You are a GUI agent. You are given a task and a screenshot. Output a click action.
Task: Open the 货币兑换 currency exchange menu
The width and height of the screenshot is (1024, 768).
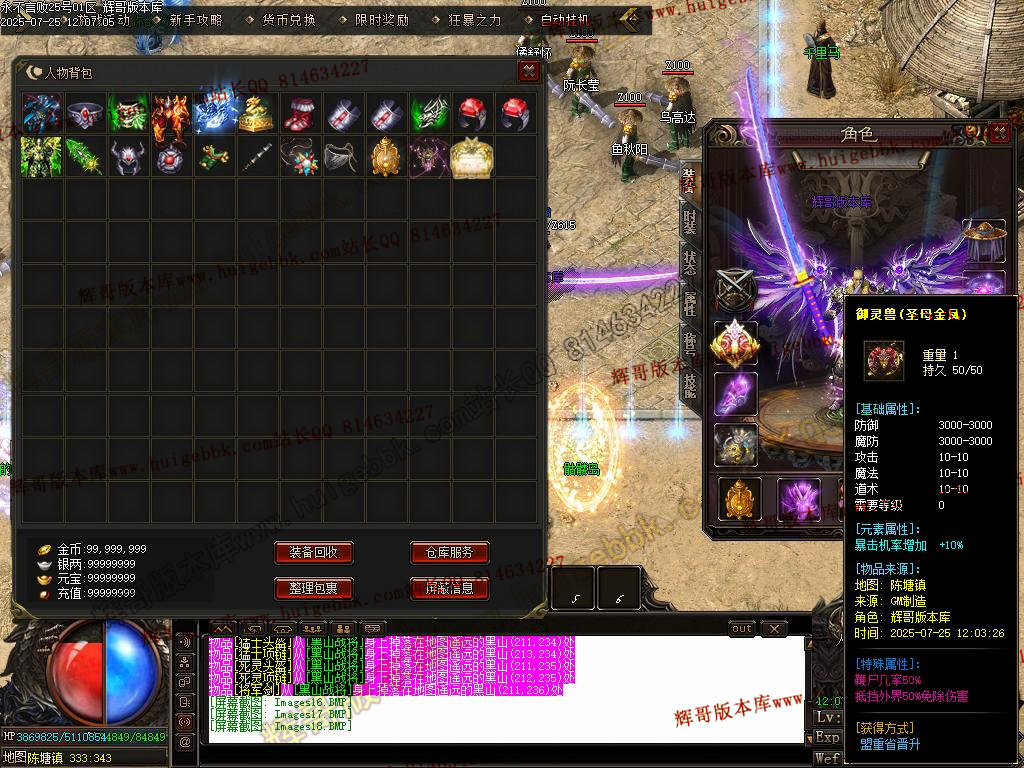click(x=288, y=20)
